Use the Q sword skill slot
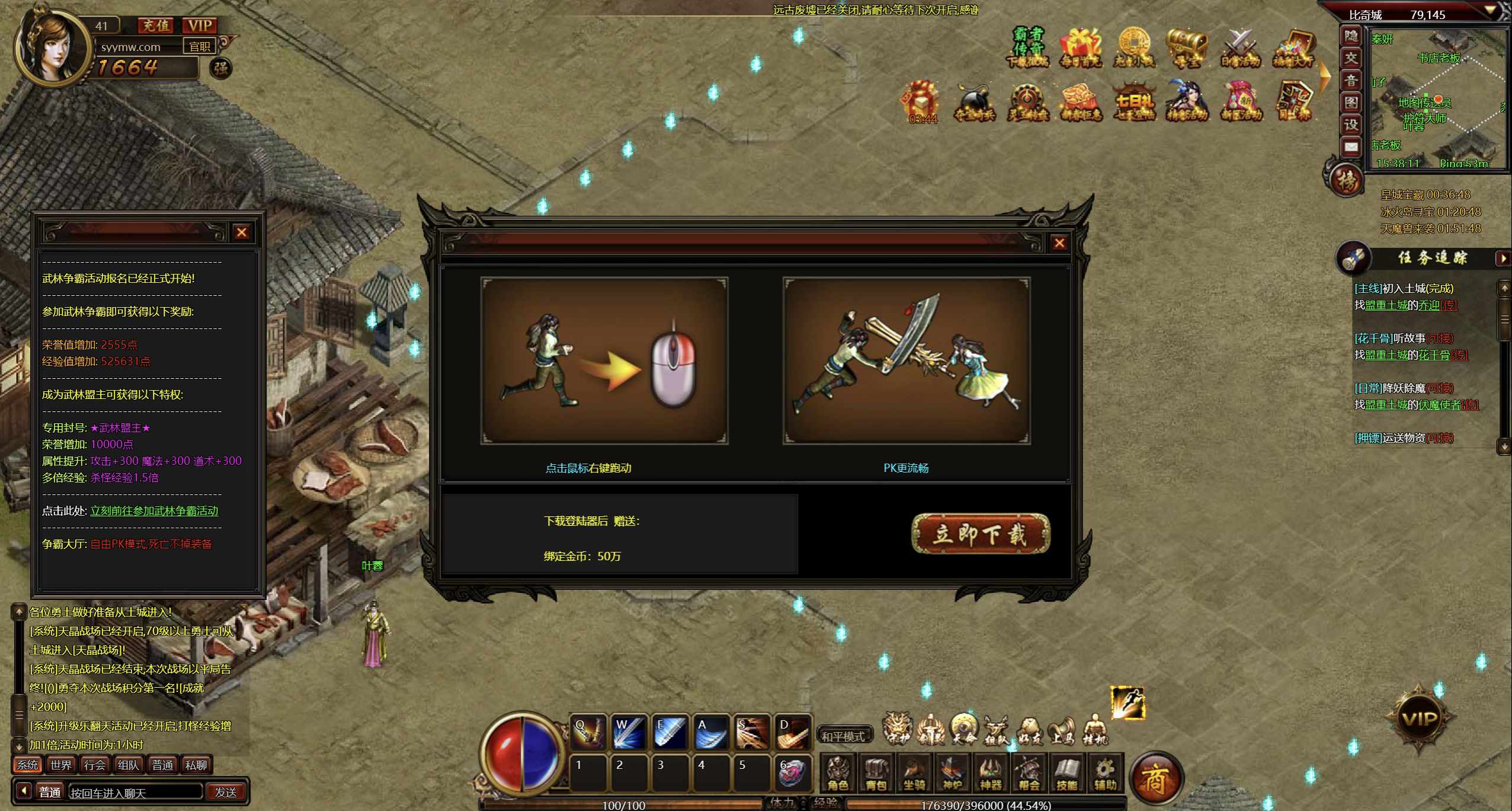 [588, 732]
